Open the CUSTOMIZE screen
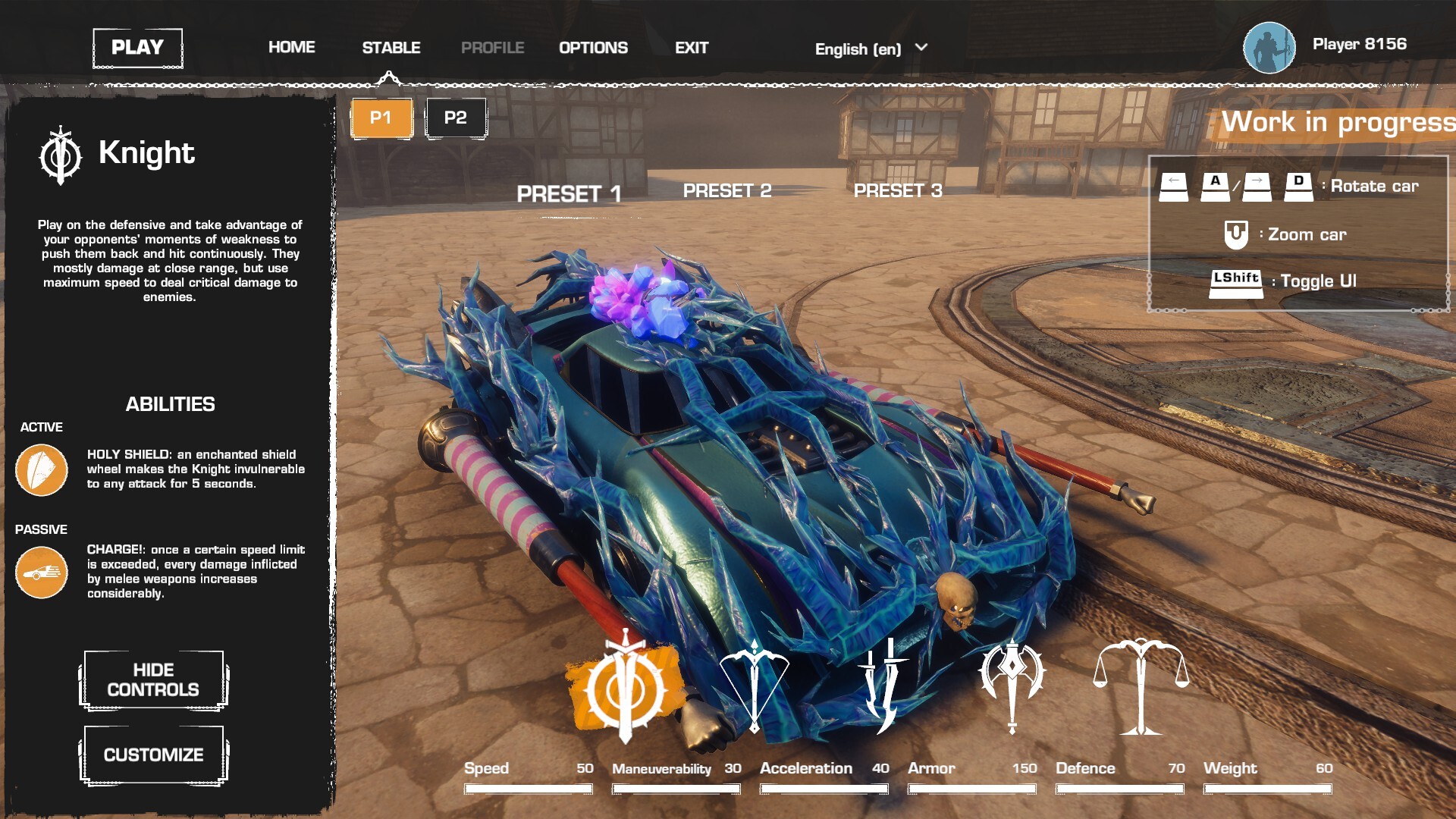The width and height of the screenshot is (1456, 819). [153, 755]
